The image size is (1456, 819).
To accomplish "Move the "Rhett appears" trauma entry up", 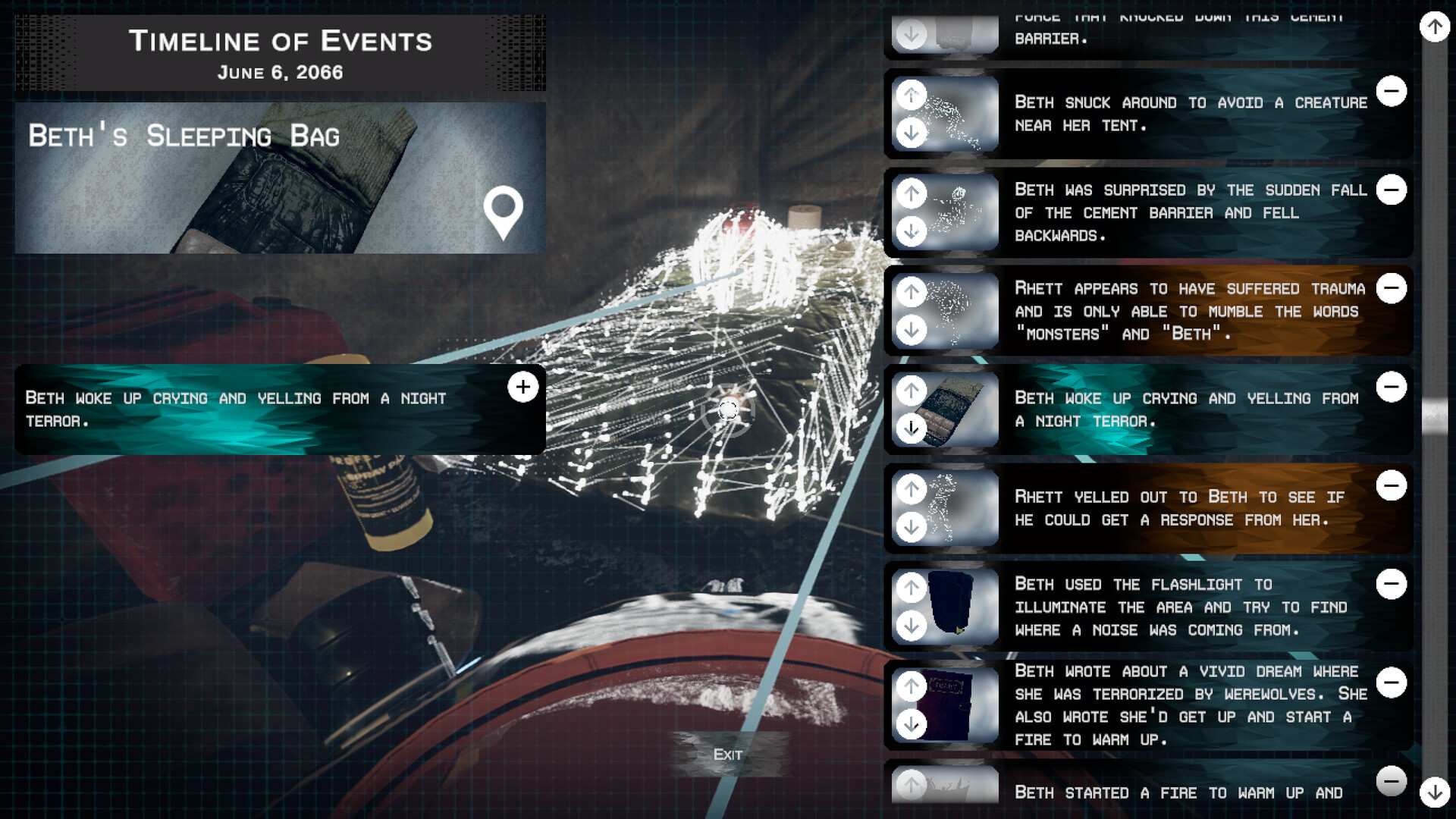I will tap(912, 292).
